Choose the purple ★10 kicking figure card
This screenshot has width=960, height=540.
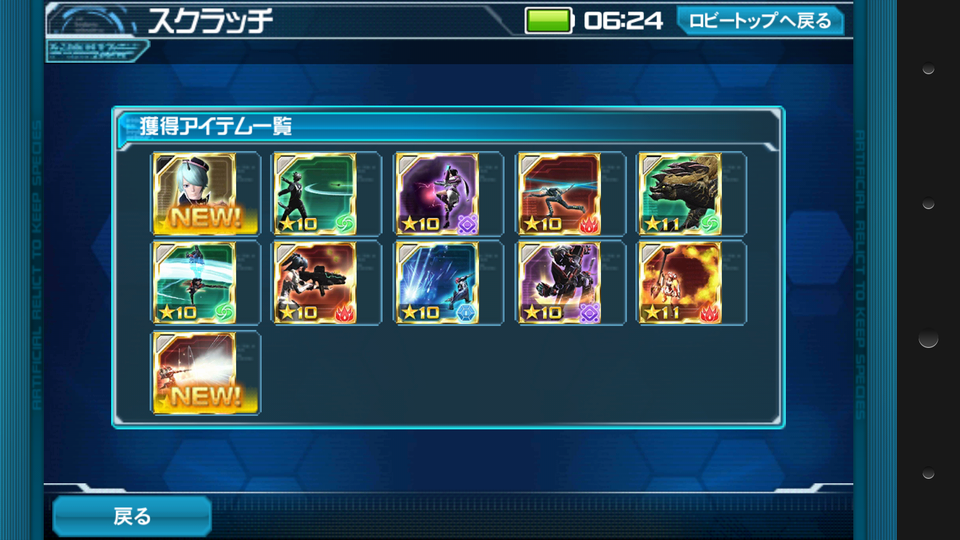tap(437, 193)
